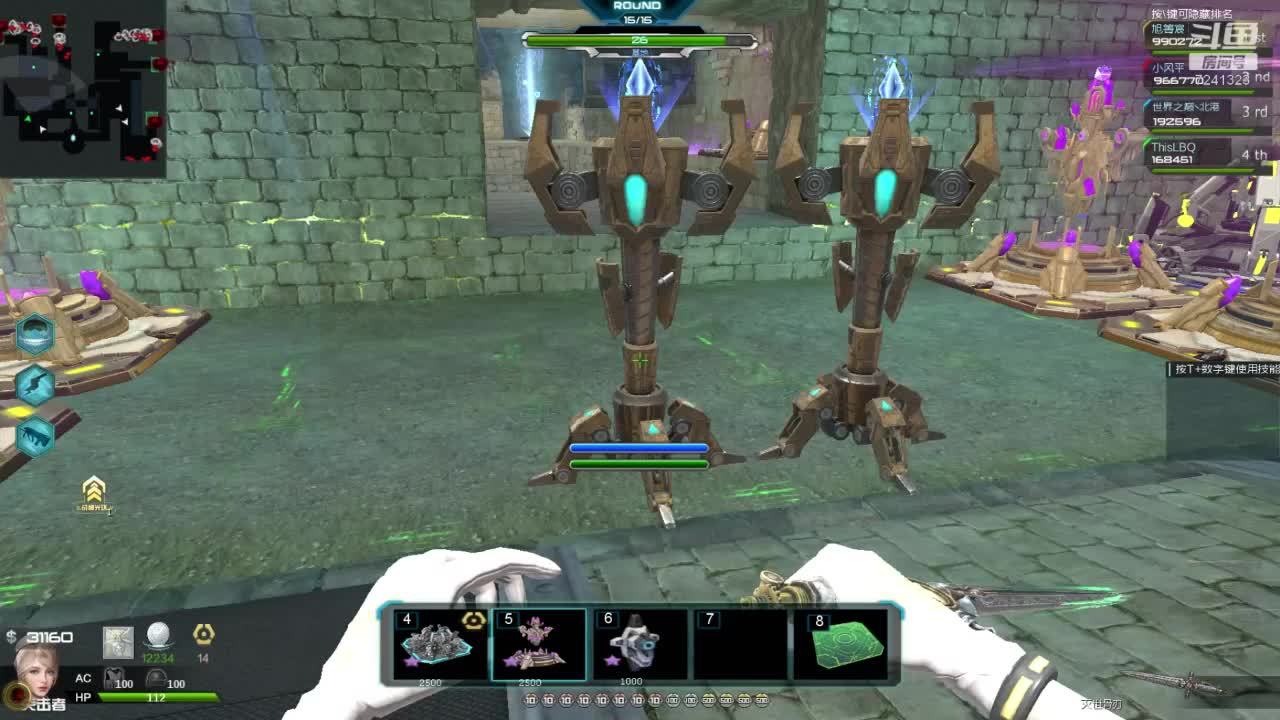Click the Douyu stream logo overlay

[1222, 35]
